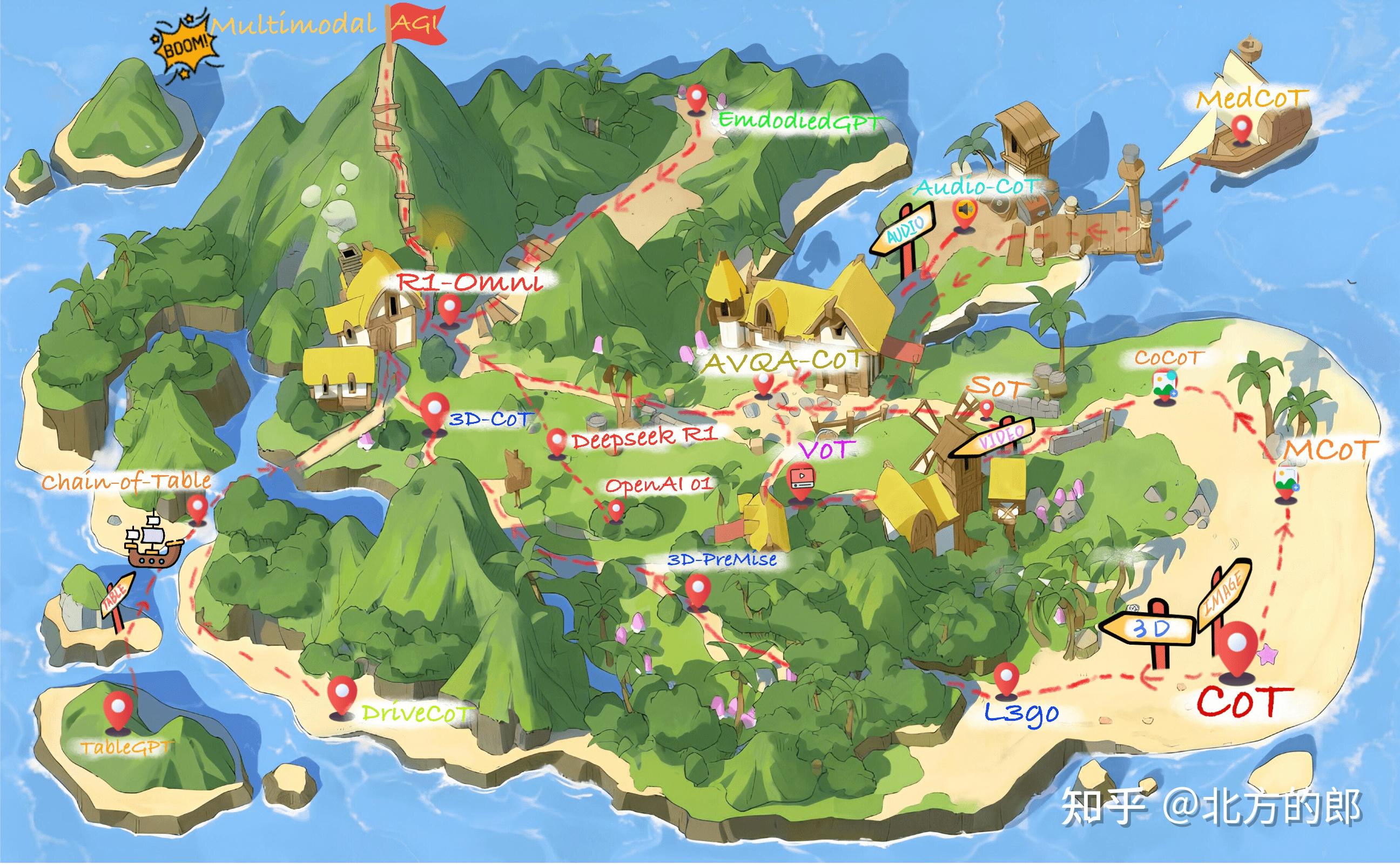Viewport: 1400px width, 865px height.
Task: Choose the SoT map pin
Action: tap(987, 408)
